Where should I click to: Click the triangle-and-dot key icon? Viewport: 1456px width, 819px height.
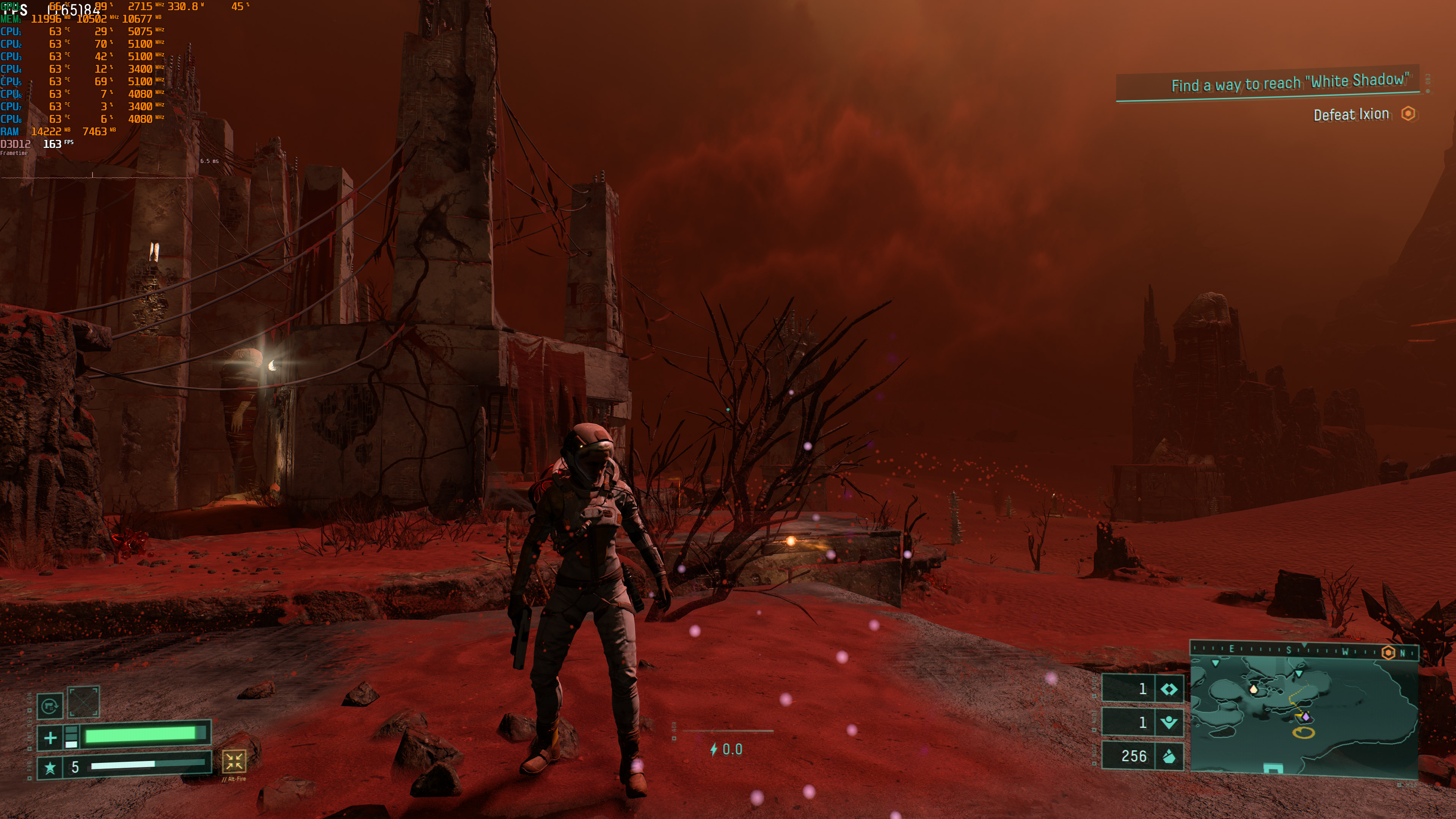[x=1169, y=722]
